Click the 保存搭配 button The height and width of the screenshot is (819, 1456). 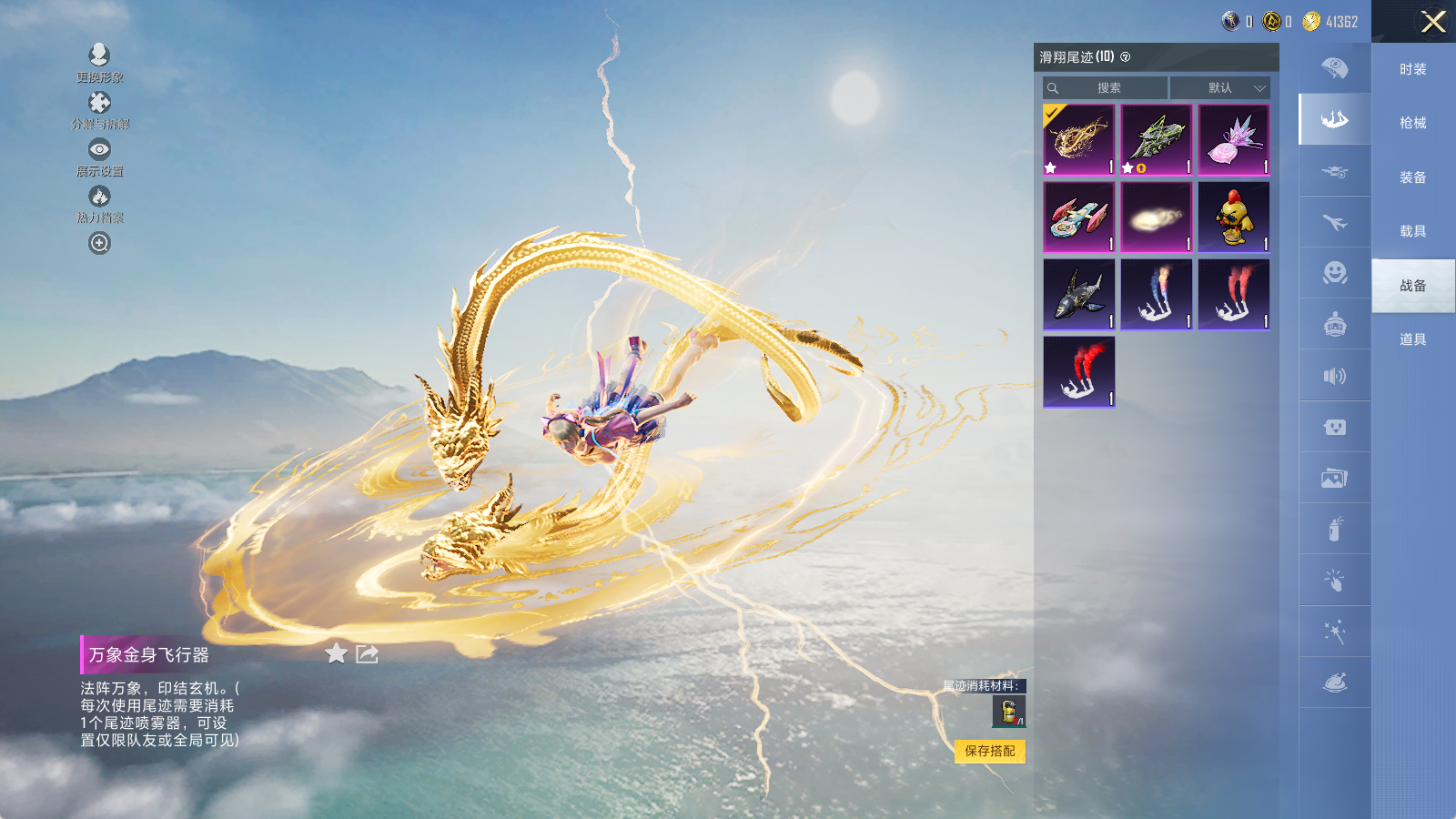point(990,751)
